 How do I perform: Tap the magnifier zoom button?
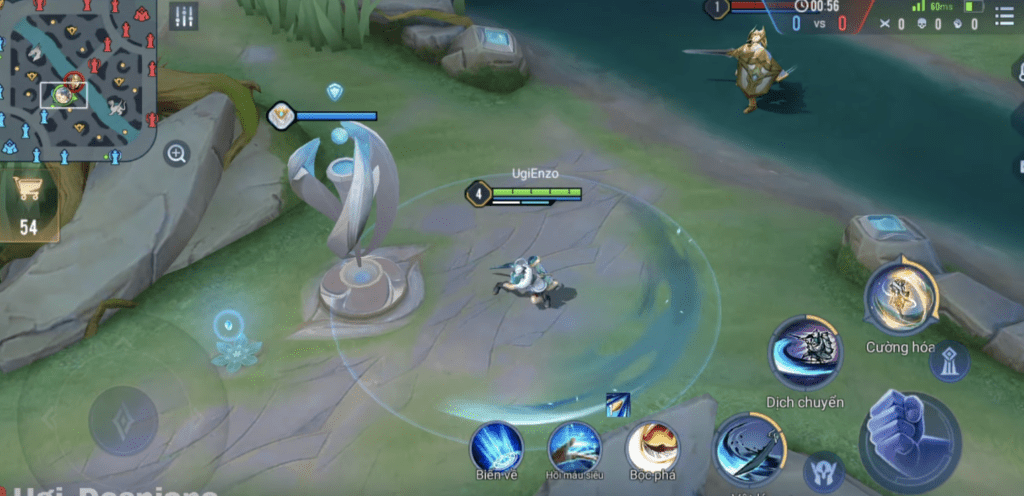177,154
